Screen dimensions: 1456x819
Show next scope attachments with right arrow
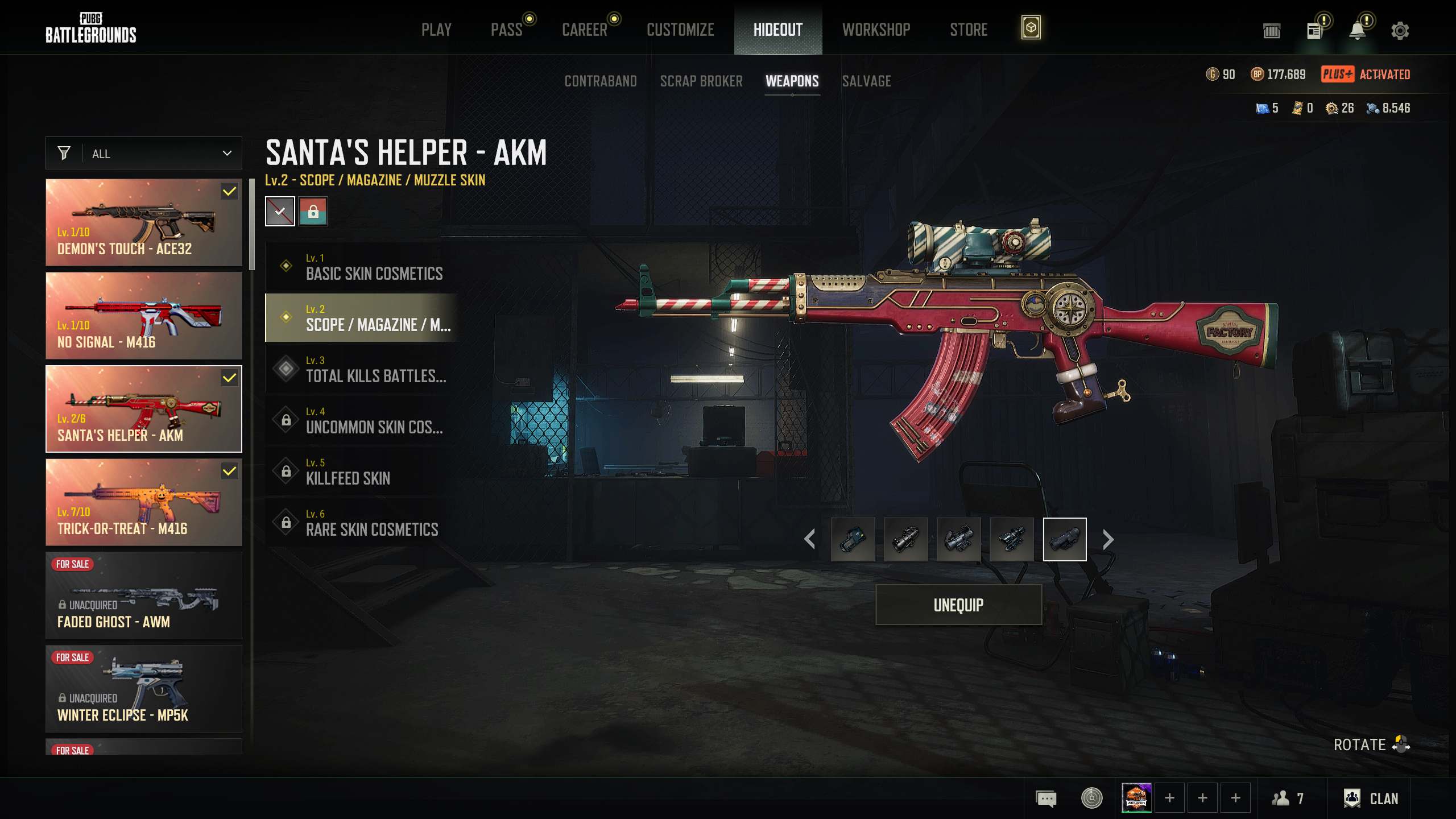(x=1108, y=539)
